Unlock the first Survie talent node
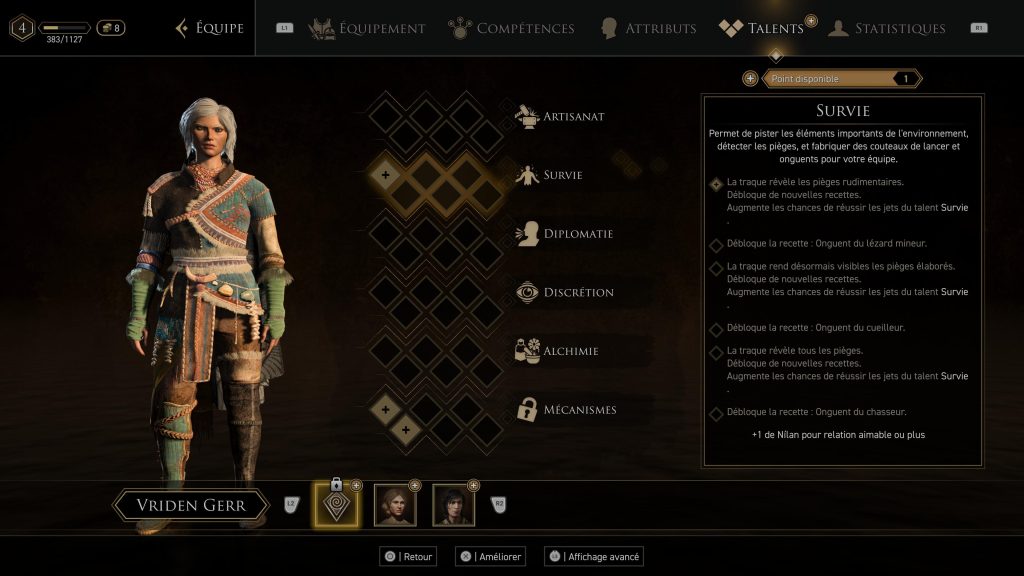The width and height of the screenshot is (1024, 576). (386, 175)
